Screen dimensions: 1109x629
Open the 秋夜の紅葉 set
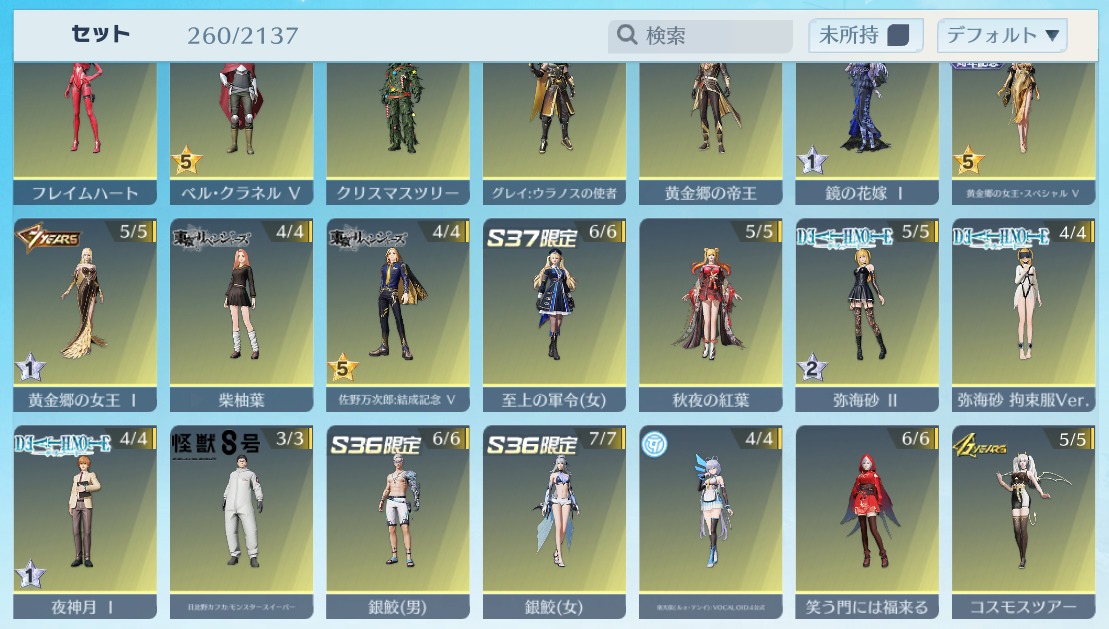click(x=711, y=315)
